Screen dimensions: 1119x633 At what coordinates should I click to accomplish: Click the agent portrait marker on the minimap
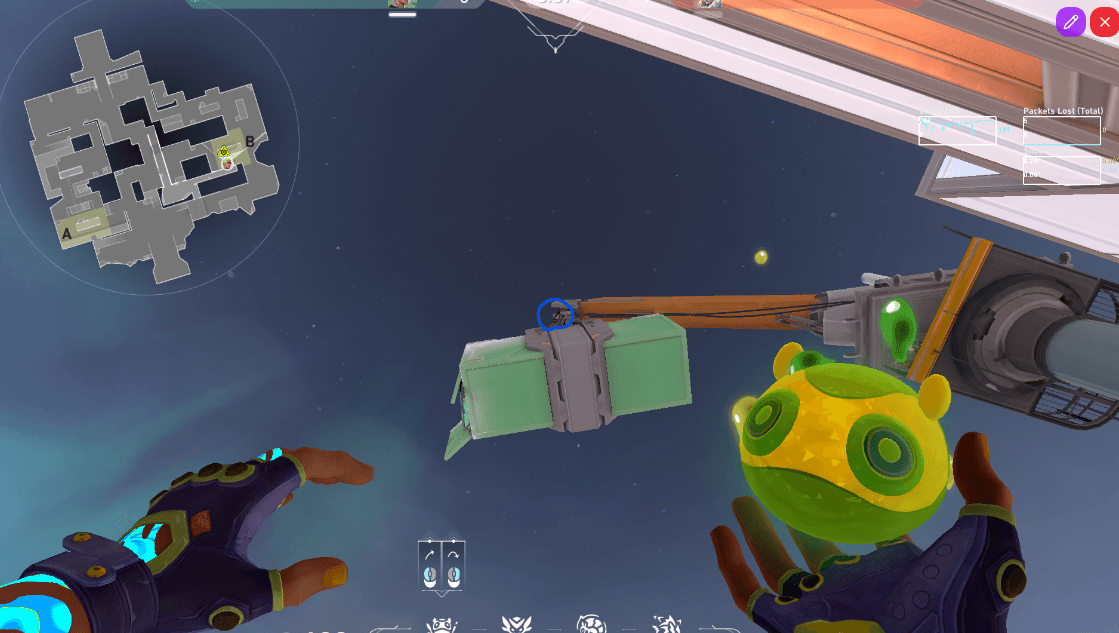tap(227, 162)
